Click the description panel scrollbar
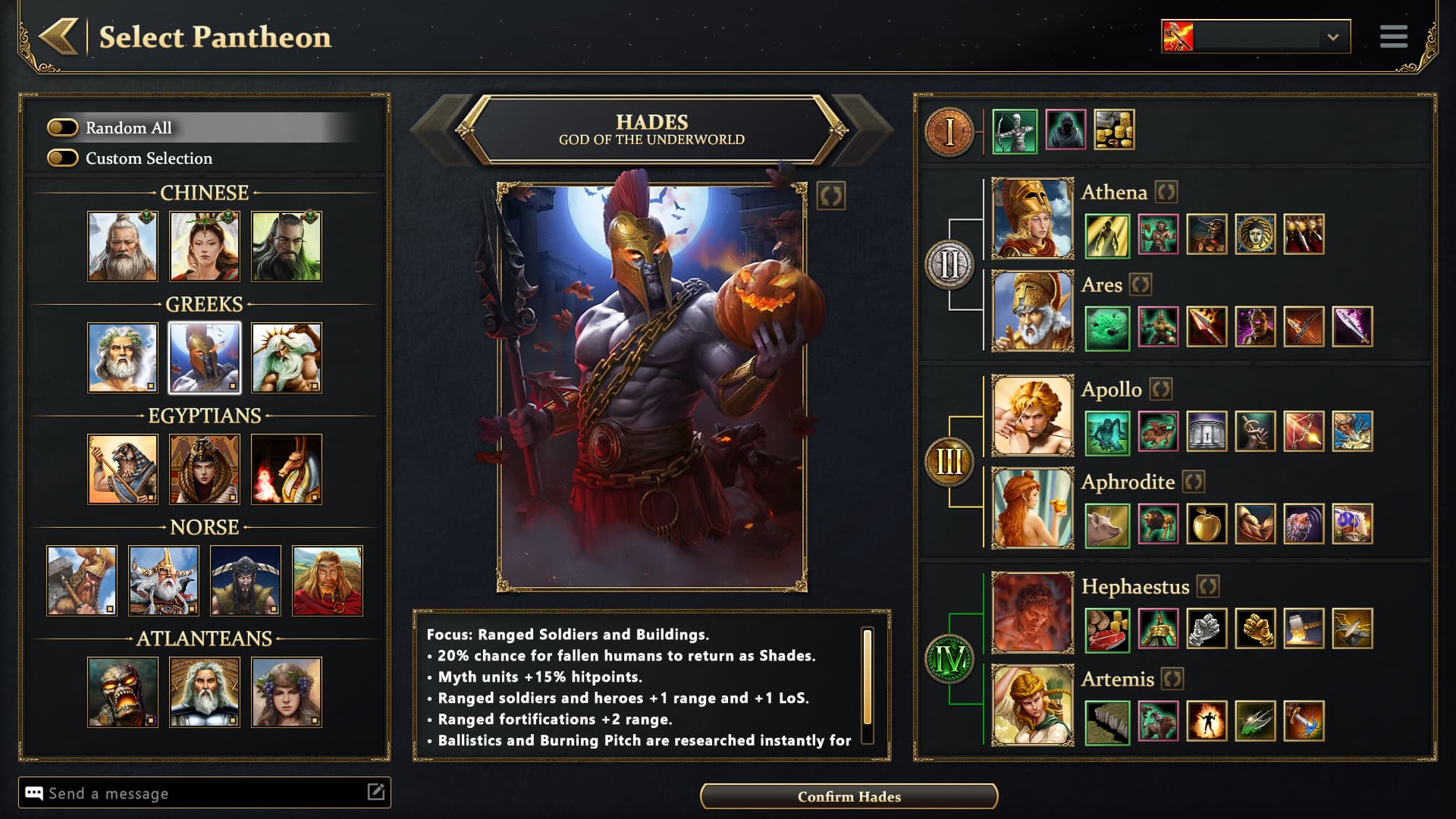The width and height of the screenshot is (1456, 819). 868,676
